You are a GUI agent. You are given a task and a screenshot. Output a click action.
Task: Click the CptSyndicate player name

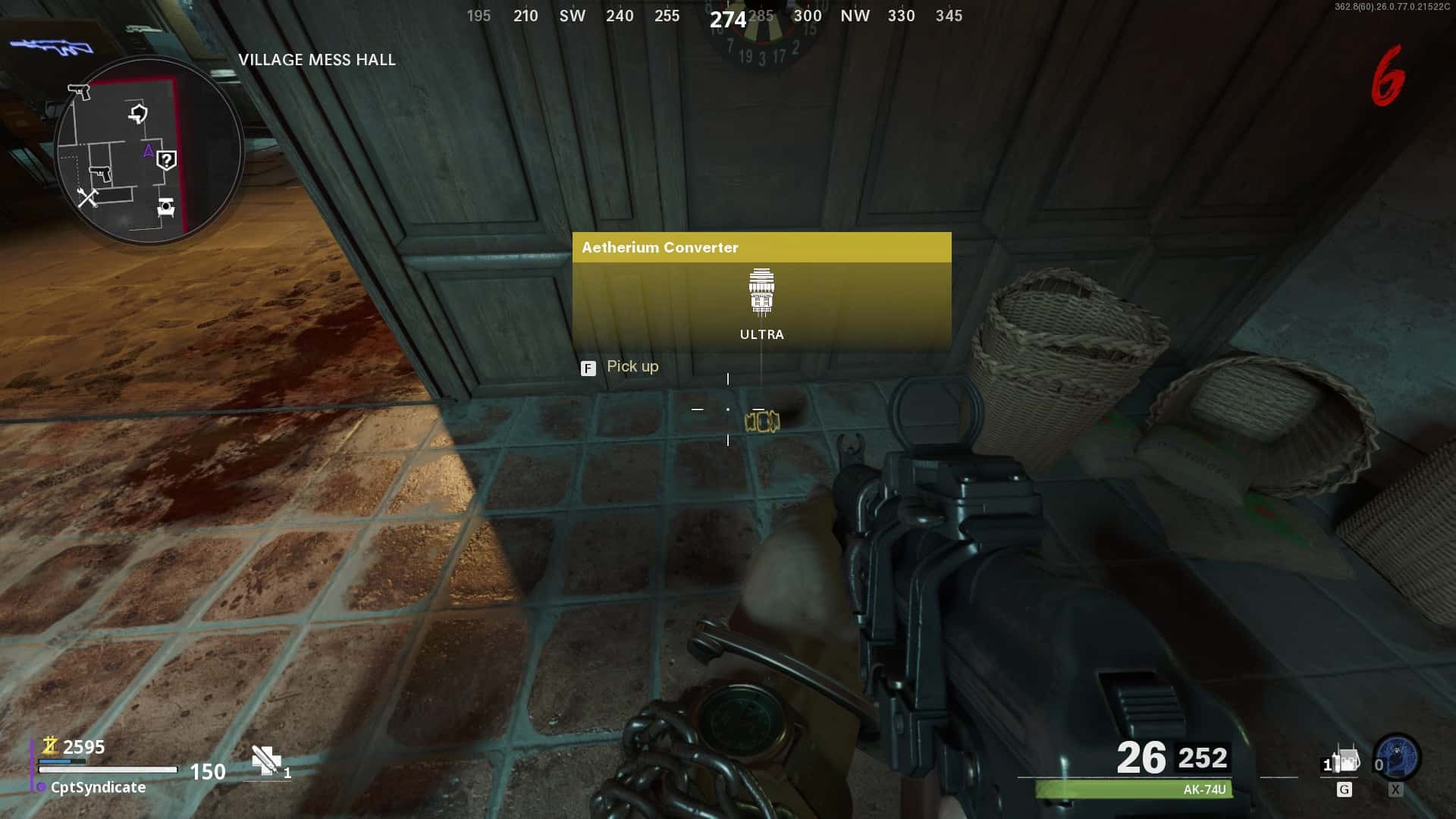[98, 787]
